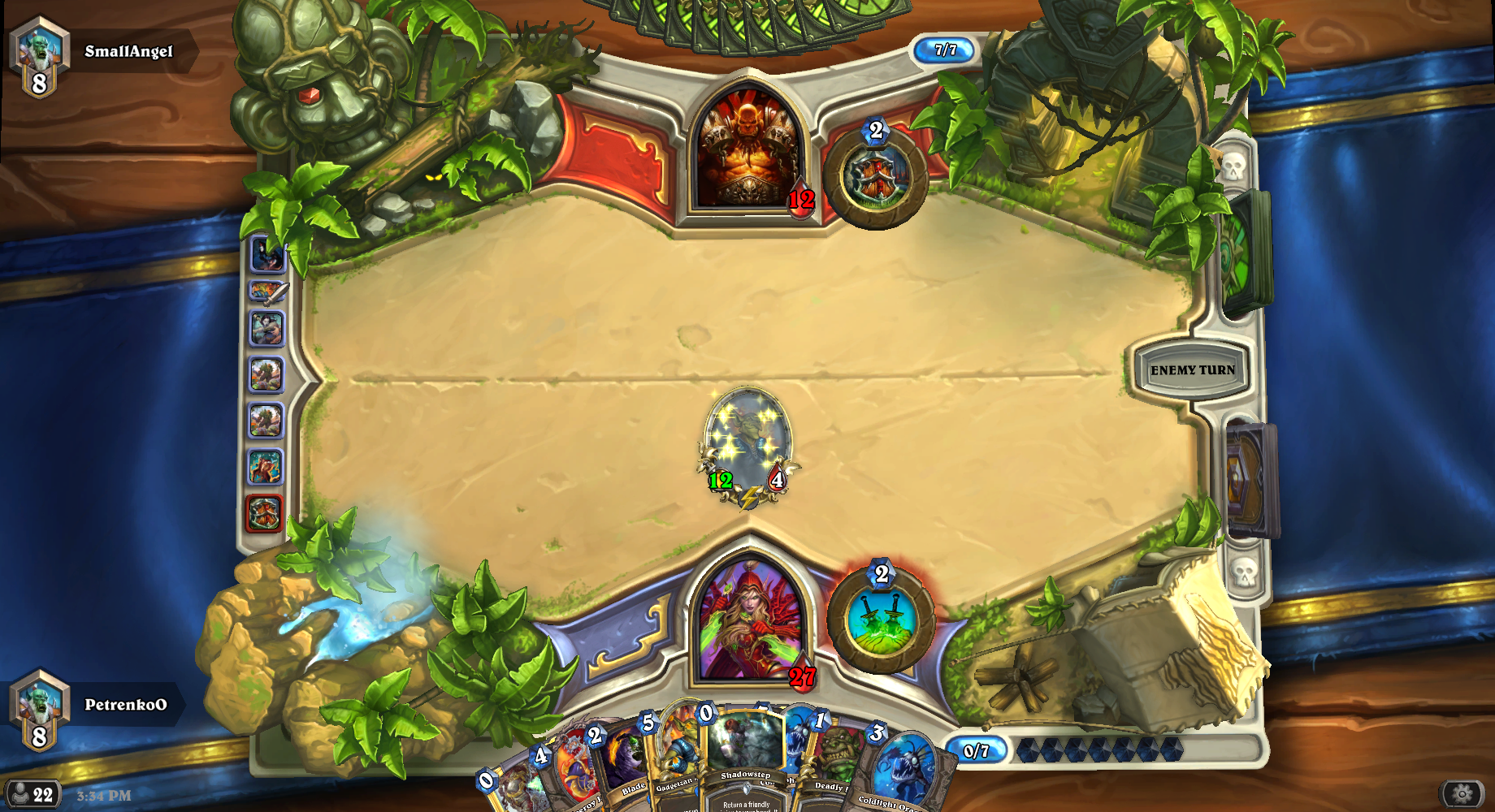
Task: Select the friendly 12/4 minion on board
Action: tap(747, 447)
